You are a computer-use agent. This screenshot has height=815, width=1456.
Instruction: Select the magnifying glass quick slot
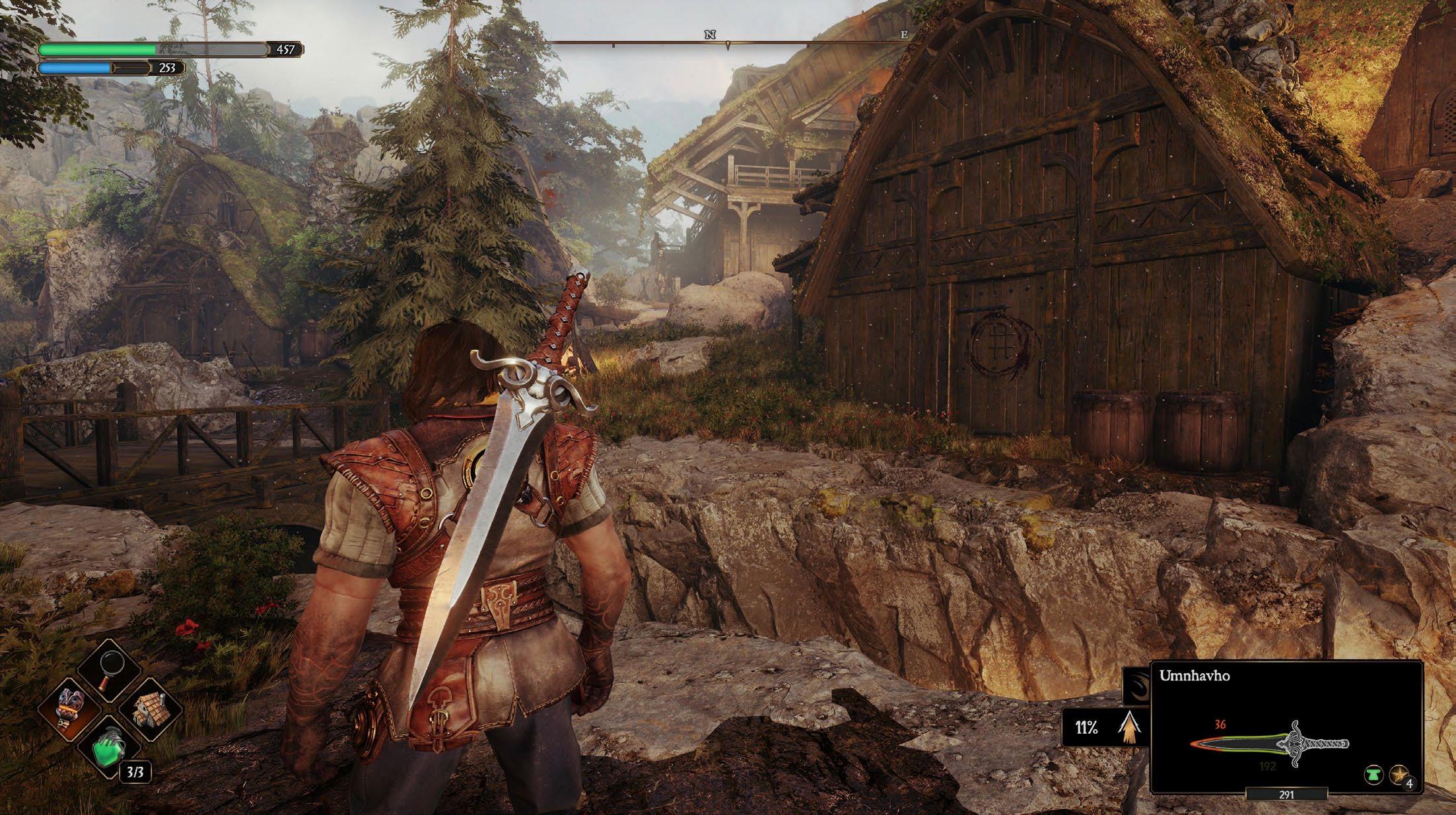109,672
